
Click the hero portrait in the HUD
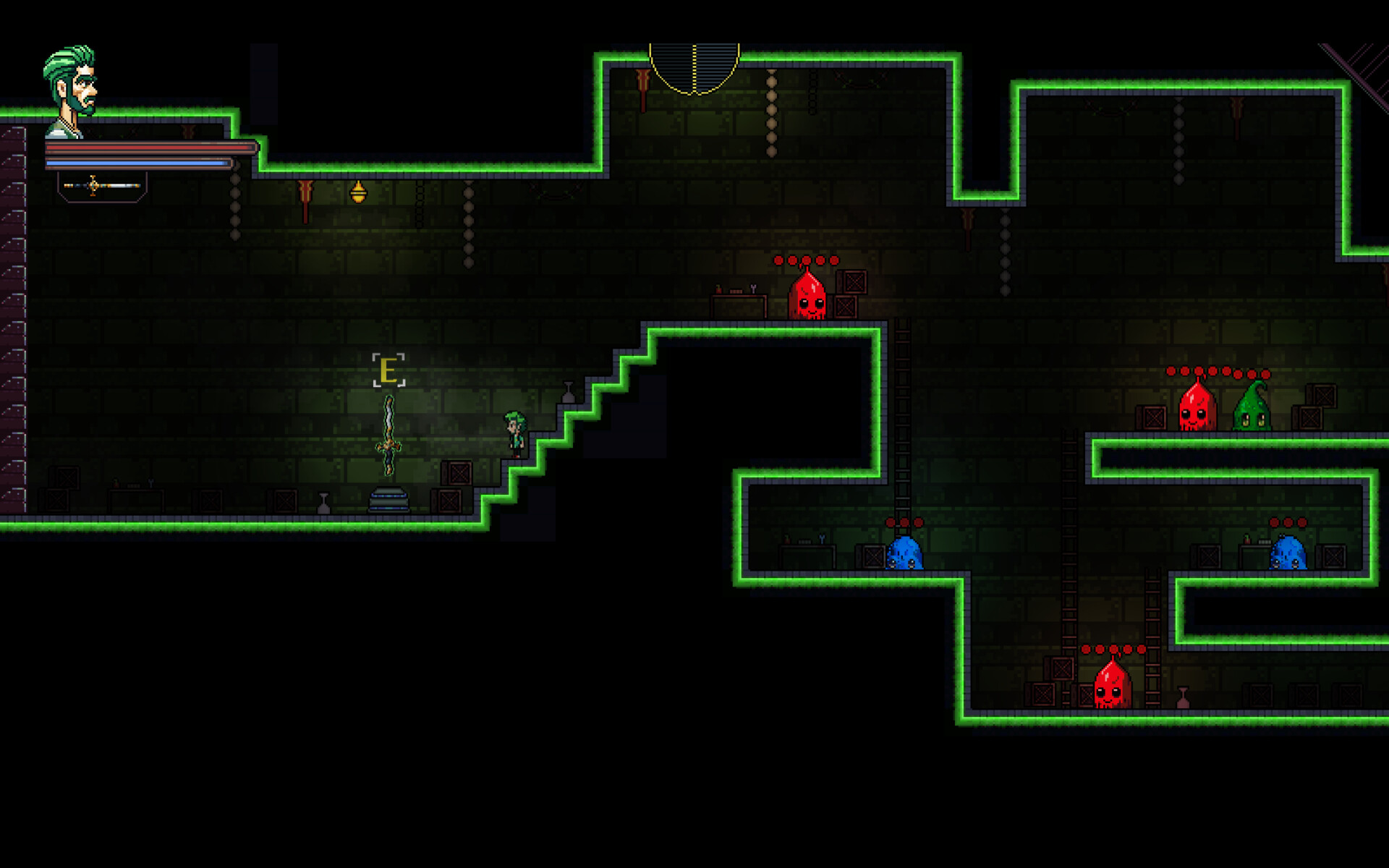[69, 80]
